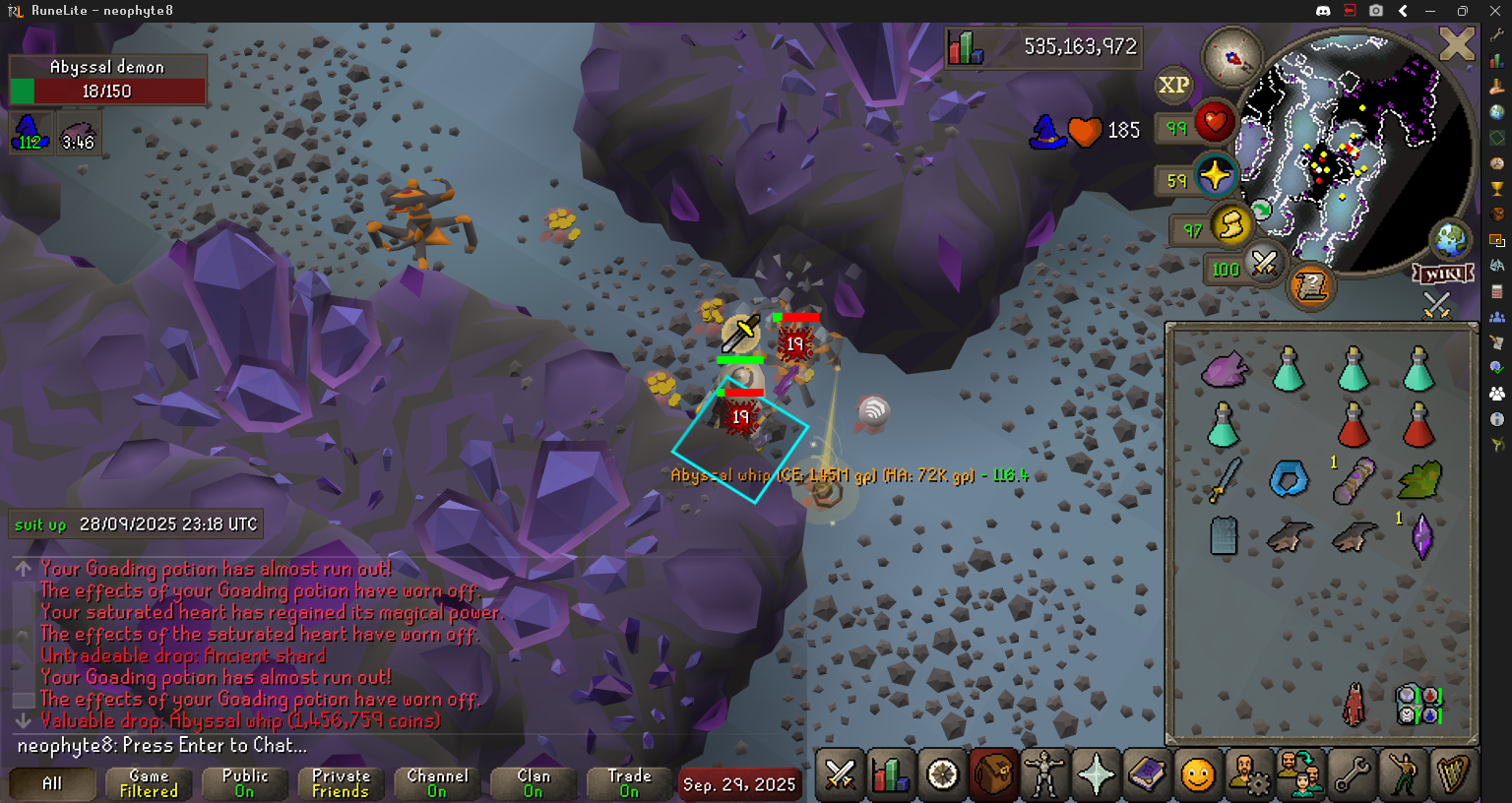Toggle the XP drops orb
Viewport: 1512px width, 803px height.
click(1173, 86)
